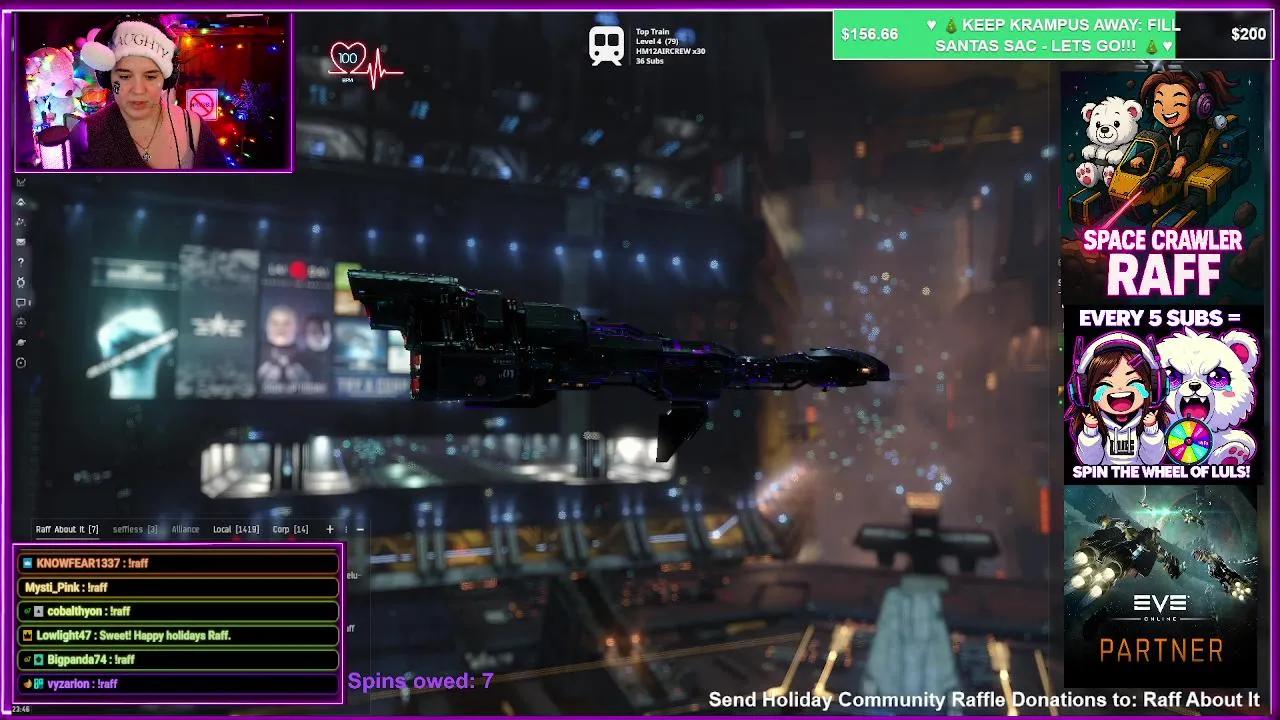Image resolution: width=1280 pixels, height=720 pixels.
Task: Click the $156.66 donation progress bar
Action: pos(867,33)
